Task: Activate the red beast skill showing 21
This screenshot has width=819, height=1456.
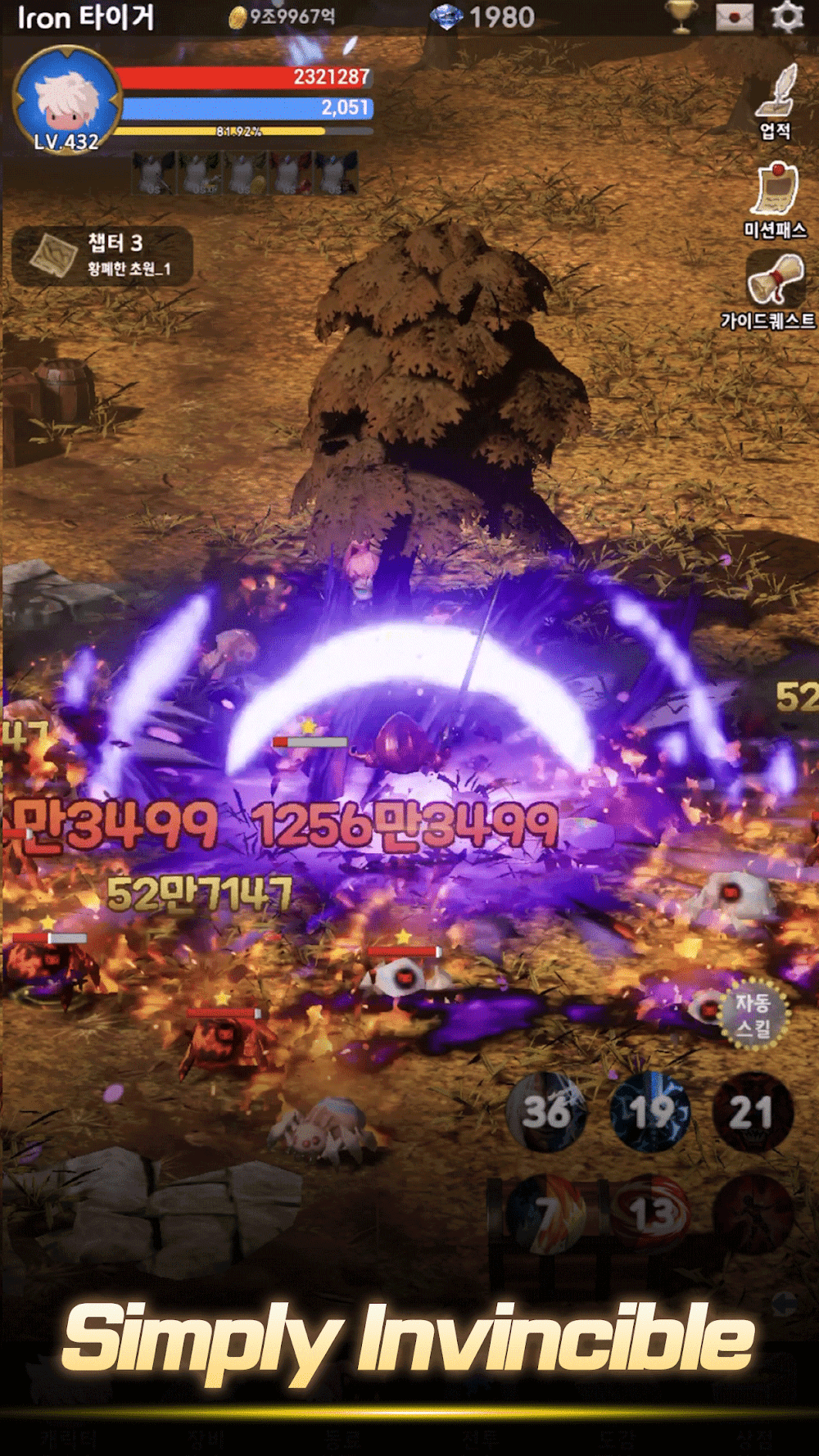Action: pos(753,1113)
